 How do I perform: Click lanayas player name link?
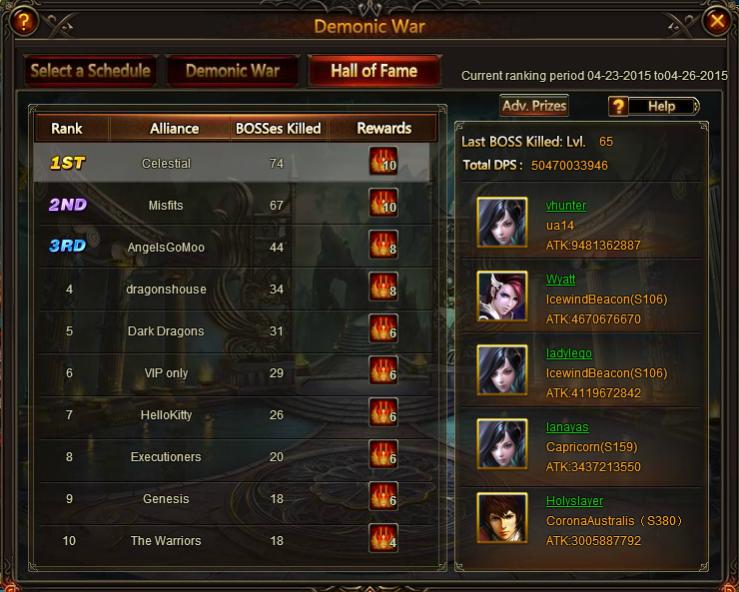pyautogui.click(x=567, y=427)
